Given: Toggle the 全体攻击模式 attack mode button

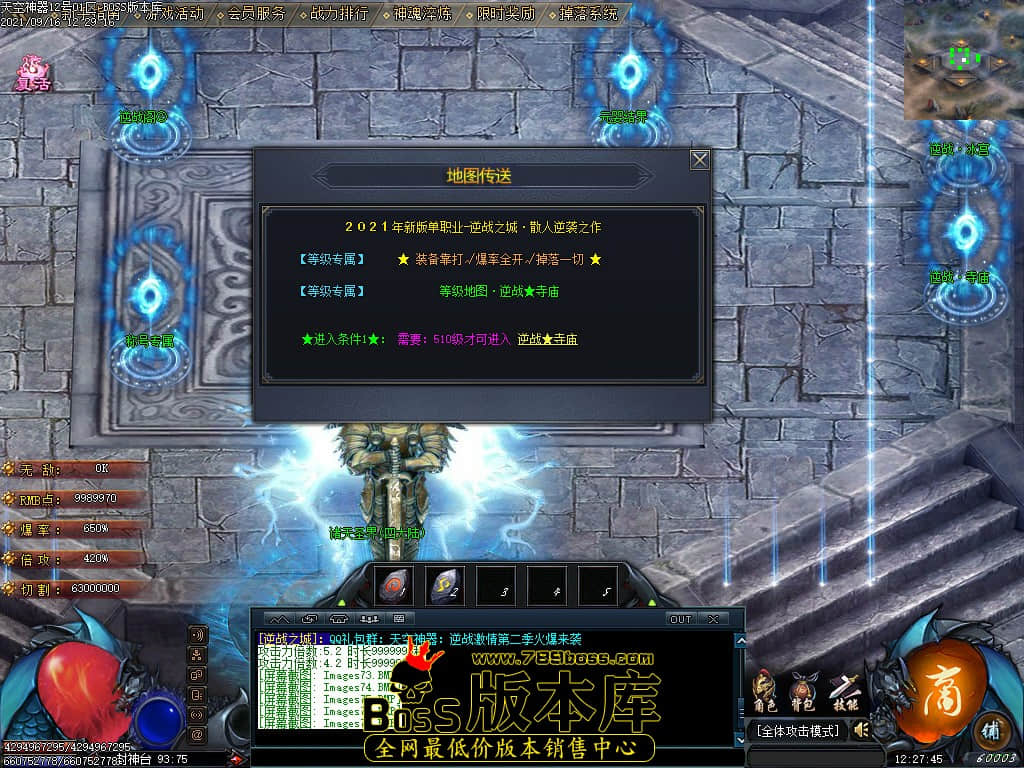Looking at the screenshot, I should (x=796, y=731).
